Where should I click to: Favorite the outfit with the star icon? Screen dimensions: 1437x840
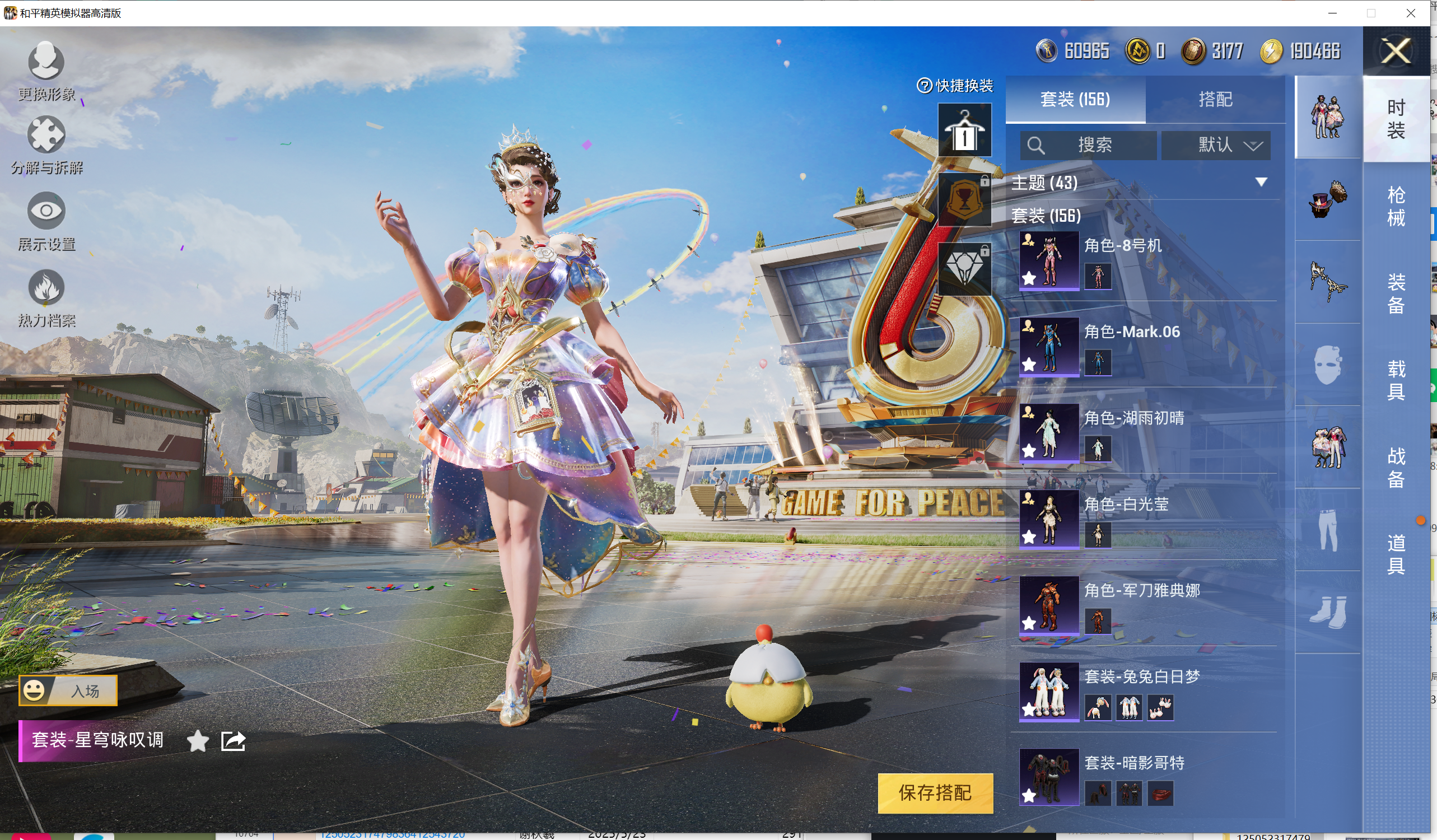(x=197, y=741)
